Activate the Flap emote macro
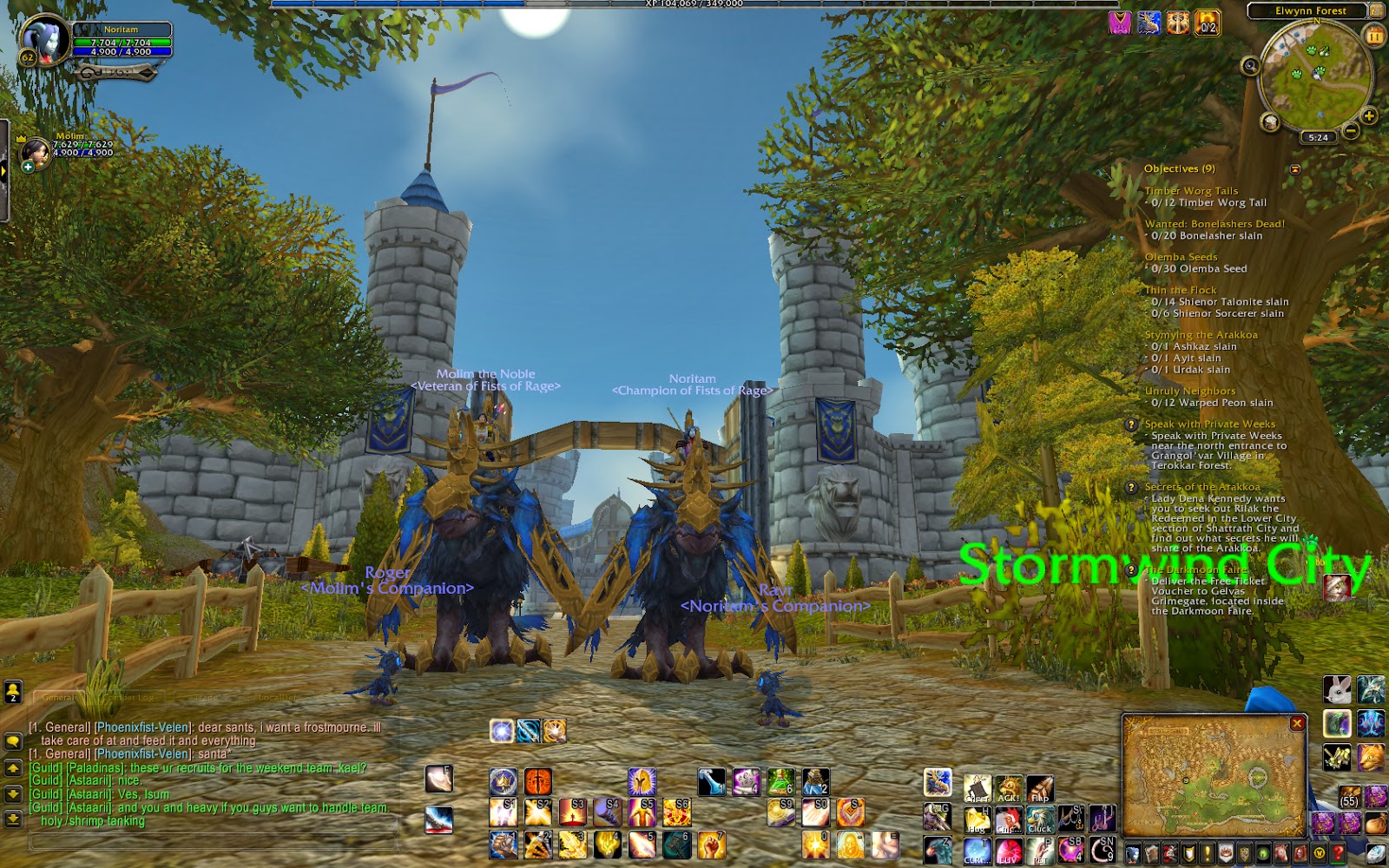 1040,788
